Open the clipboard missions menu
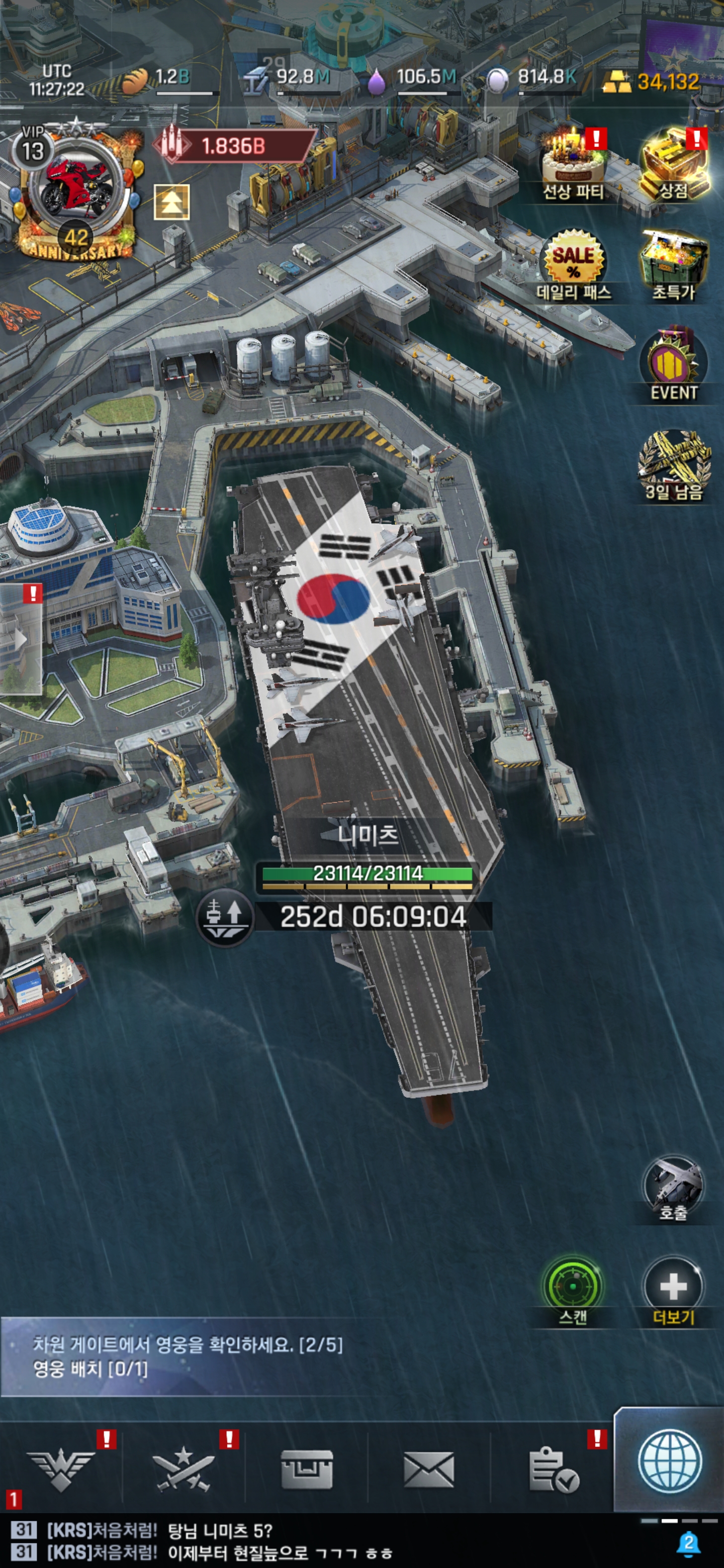 point(552,1469)
